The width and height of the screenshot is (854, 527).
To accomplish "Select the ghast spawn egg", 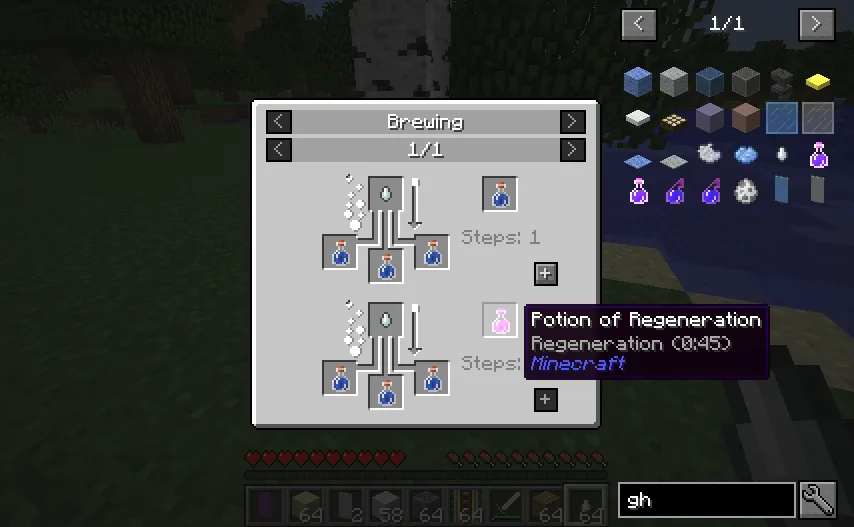I will 746,189.
